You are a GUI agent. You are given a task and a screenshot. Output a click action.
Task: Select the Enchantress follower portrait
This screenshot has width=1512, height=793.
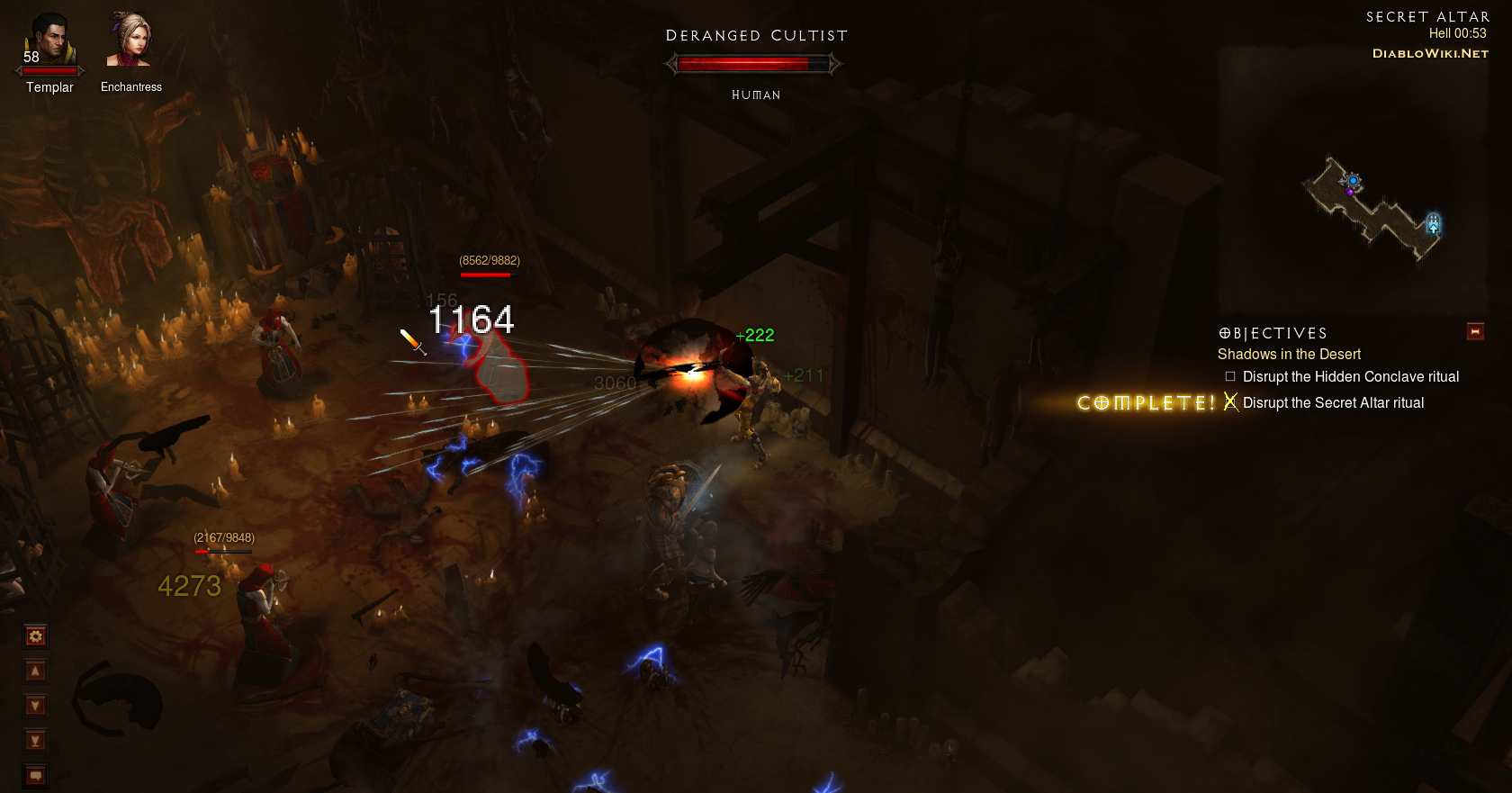point(130,41)
